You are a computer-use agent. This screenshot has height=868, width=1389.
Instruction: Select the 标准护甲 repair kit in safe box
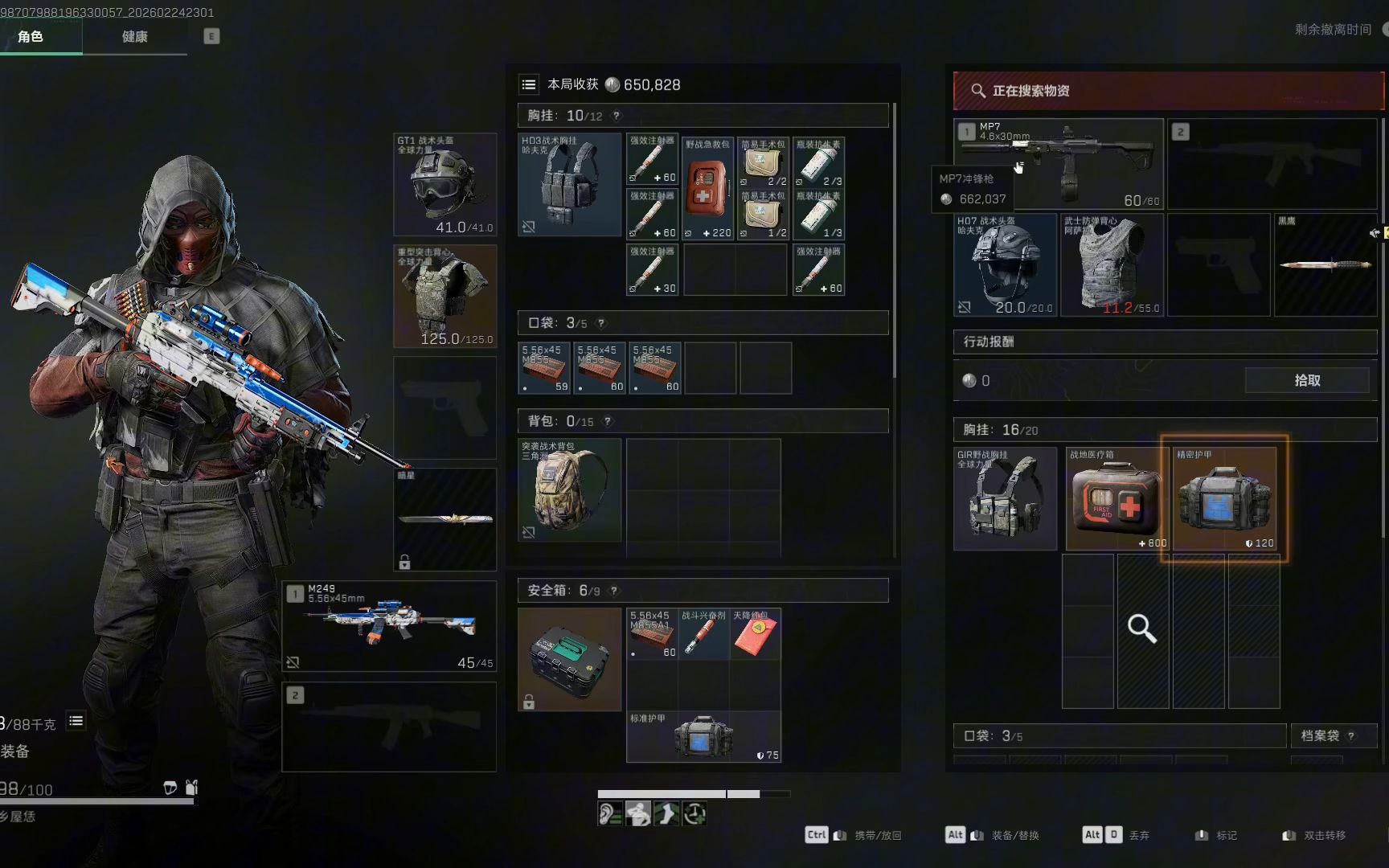click(703, 736)
